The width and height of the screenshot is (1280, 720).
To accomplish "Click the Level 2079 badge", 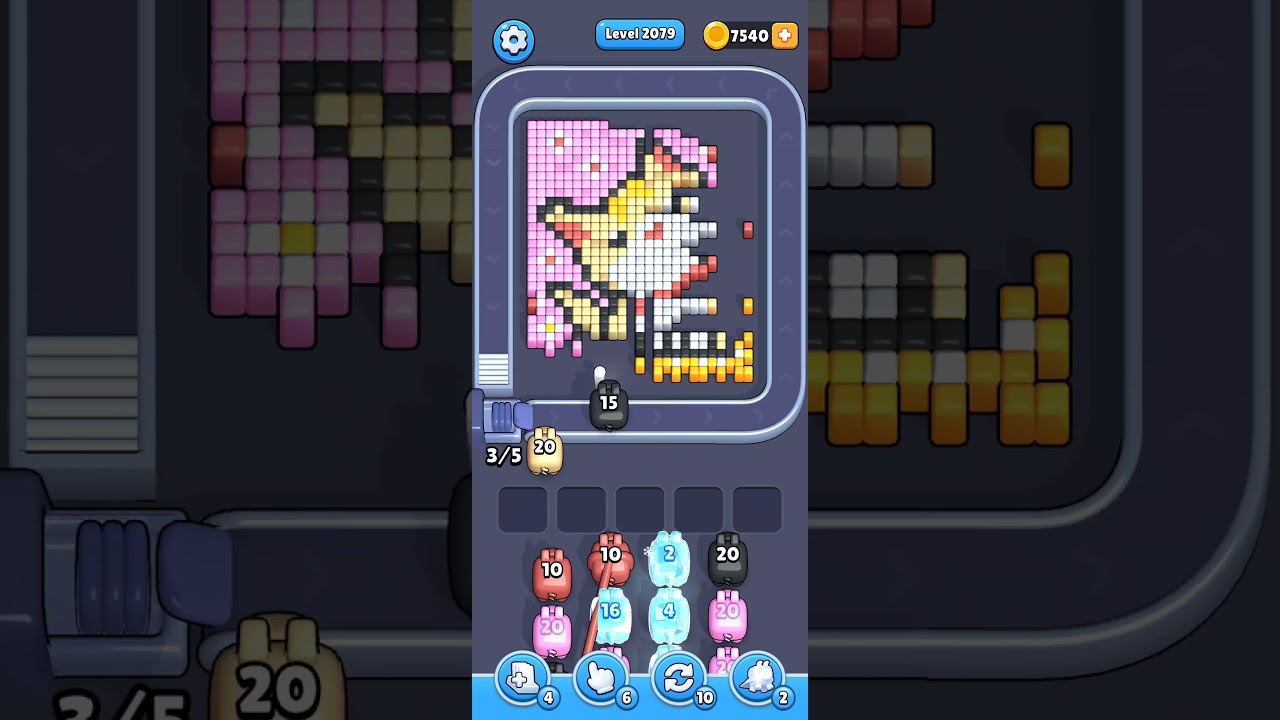I will tap(640, 34).
